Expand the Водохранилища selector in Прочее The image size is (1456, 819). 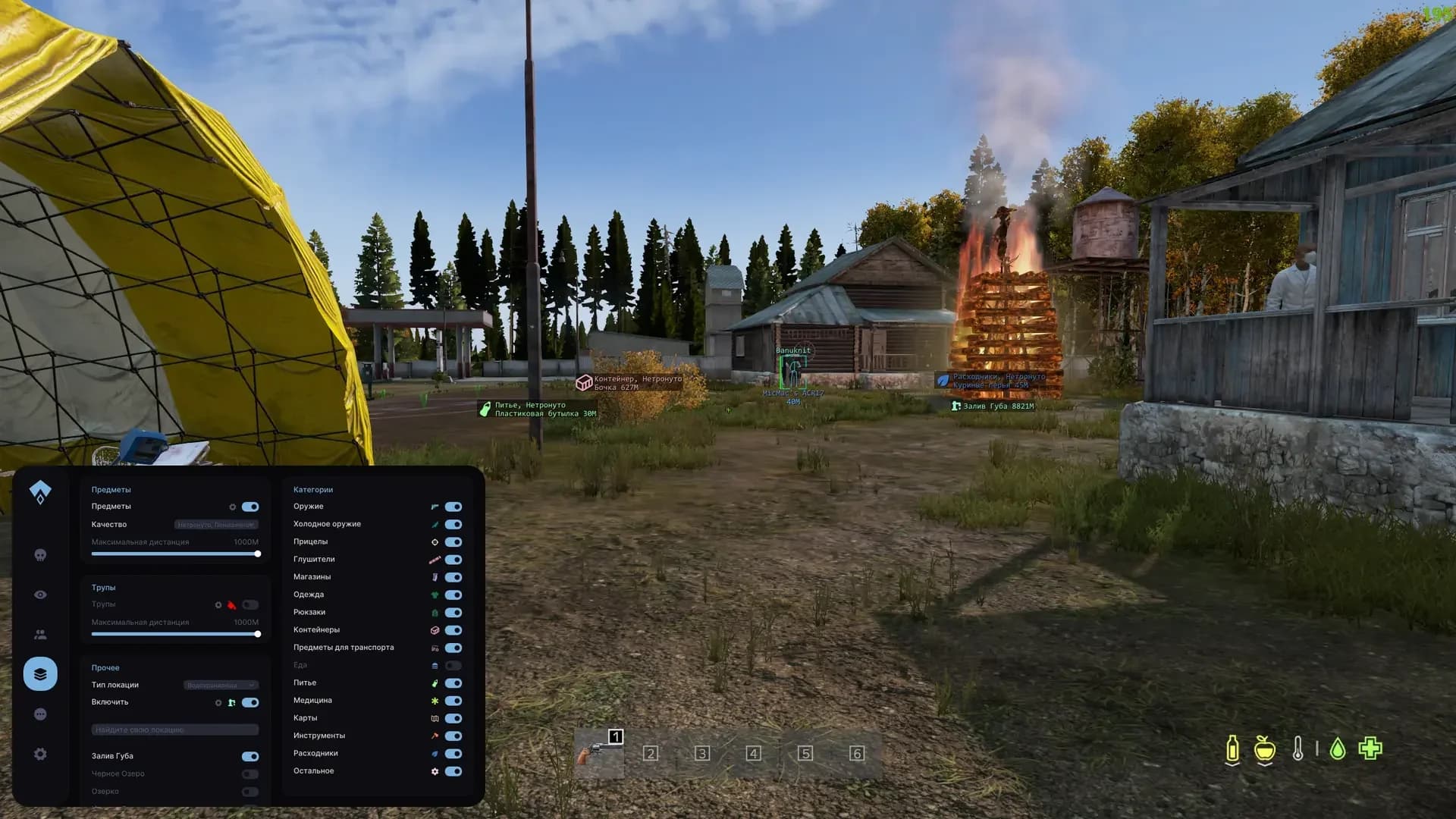tap(221, 684)
